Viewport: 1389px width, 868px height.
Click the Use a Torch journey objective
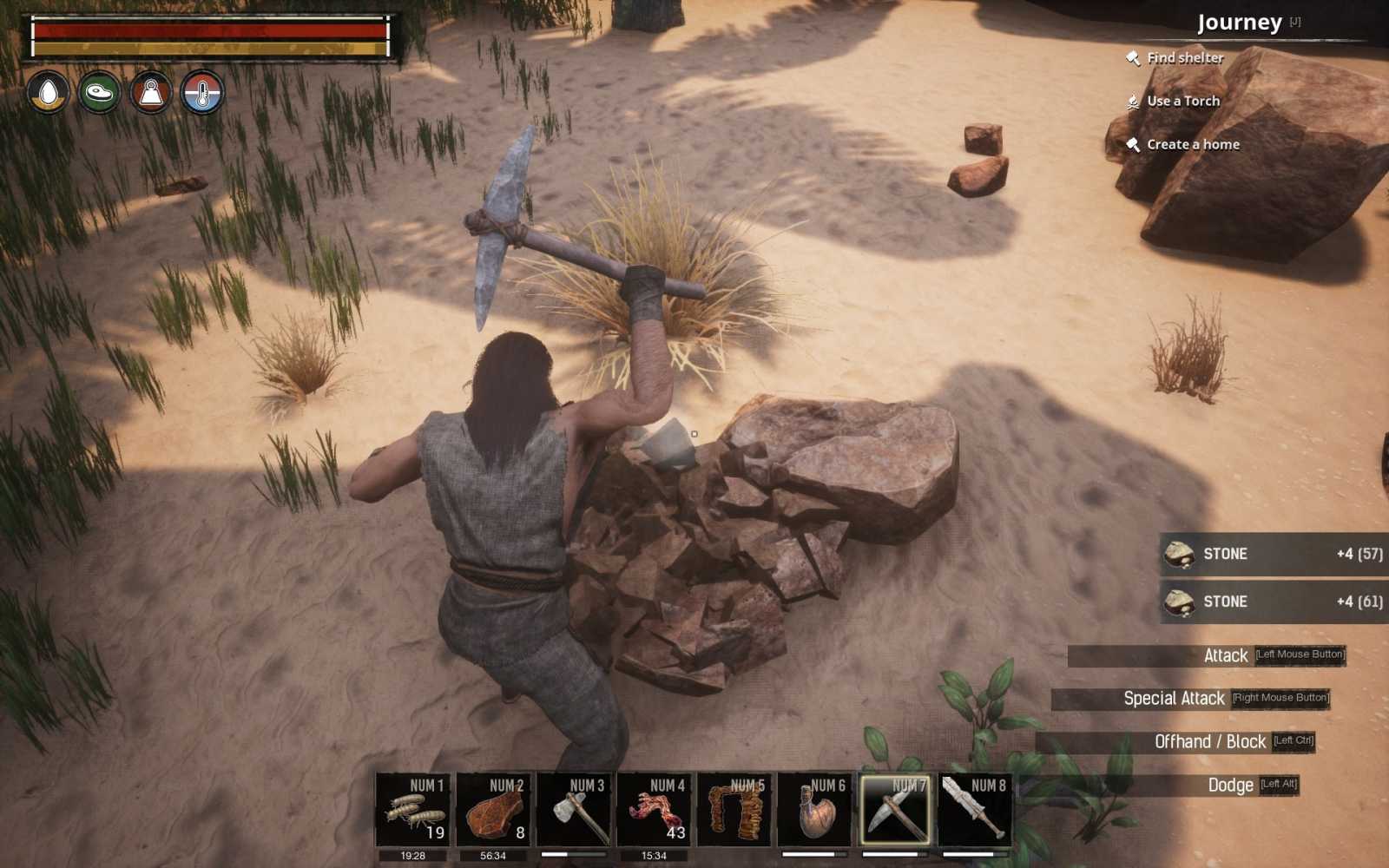(1183, 101)
